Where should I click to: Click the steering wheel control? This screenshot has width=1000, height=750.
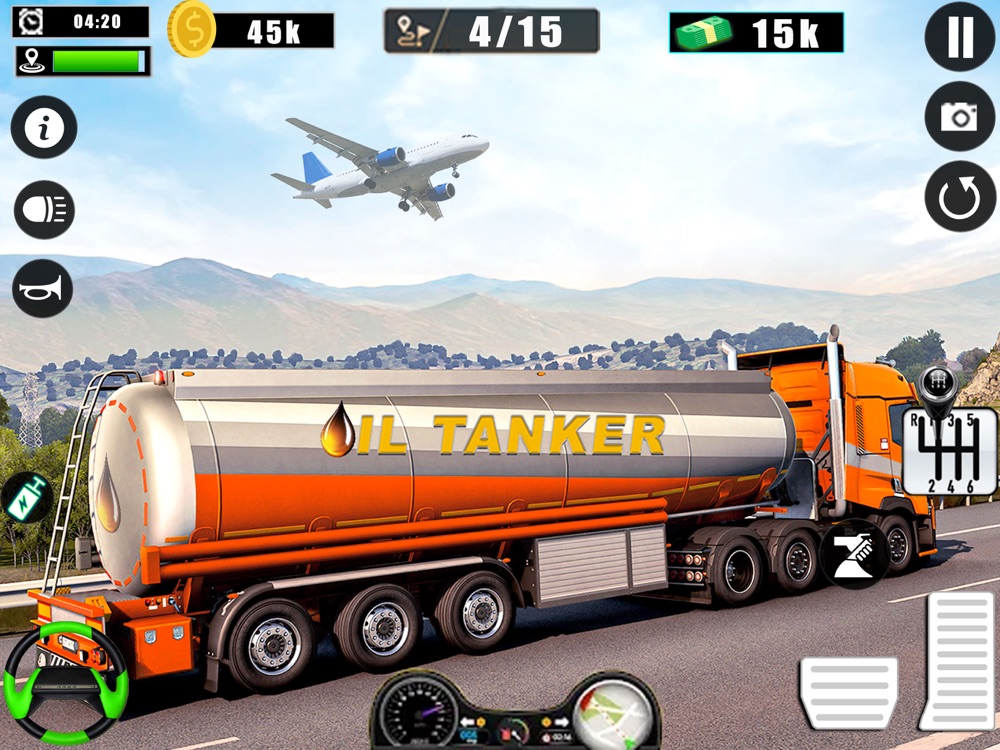pyautogui.click(x=66, y=682)
